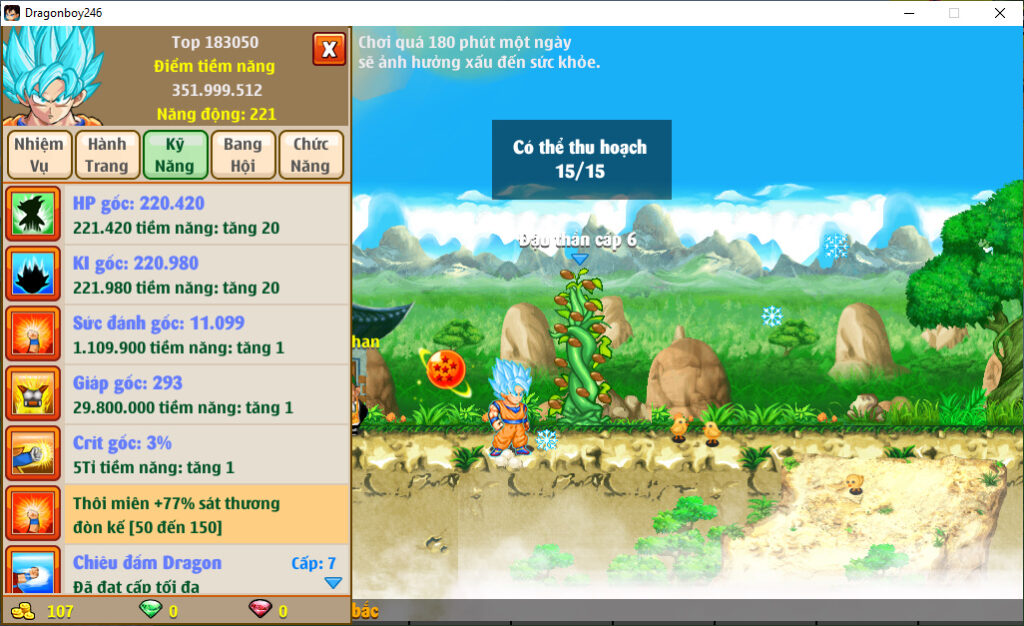Select the Crit gốc stat row
The height and width of the screenshot is (626, 1024).
(176, 455)
